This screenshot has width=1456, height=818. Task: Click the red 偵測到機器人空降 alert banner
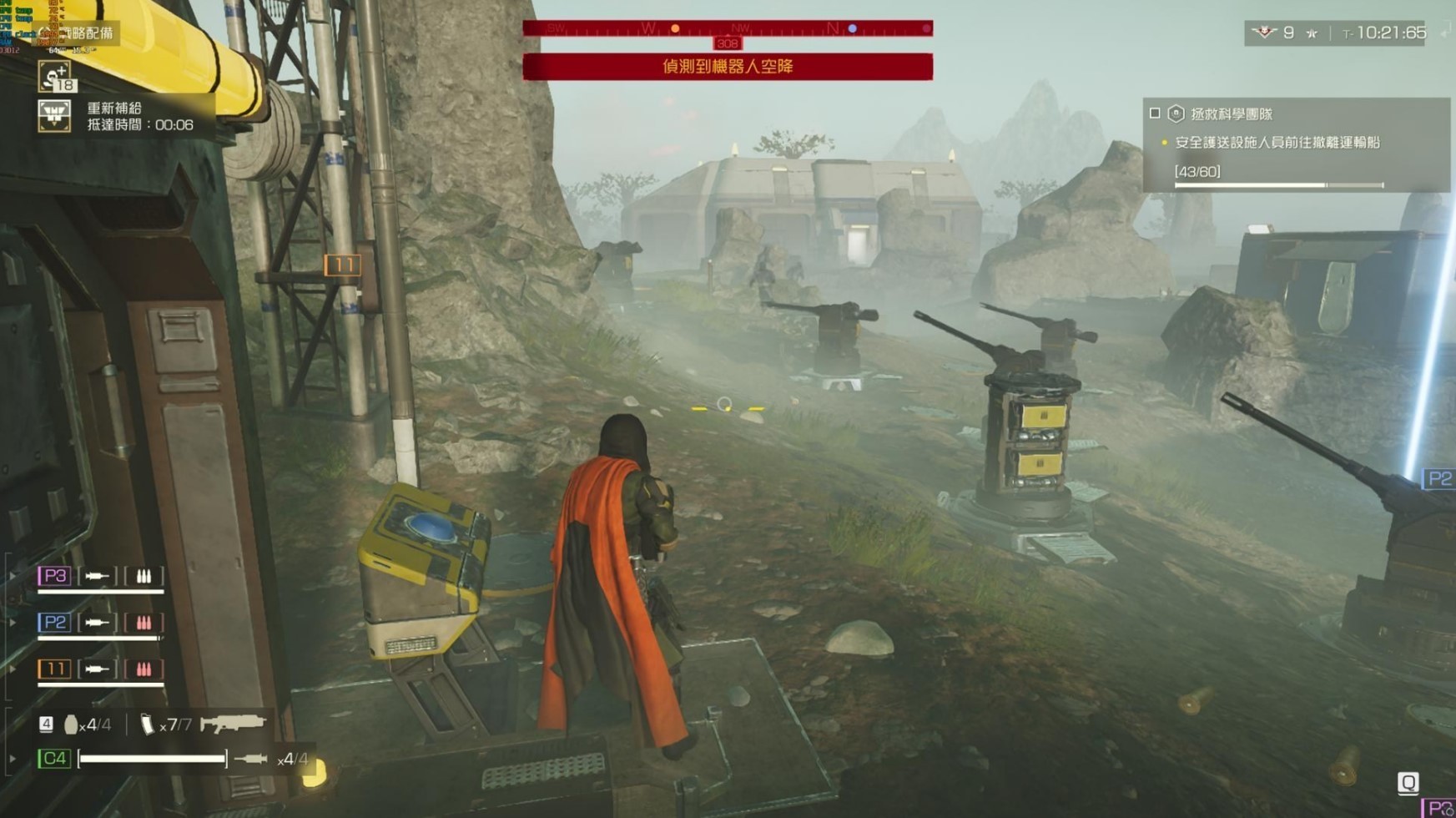pyautogui.click(x=727, y=67)
